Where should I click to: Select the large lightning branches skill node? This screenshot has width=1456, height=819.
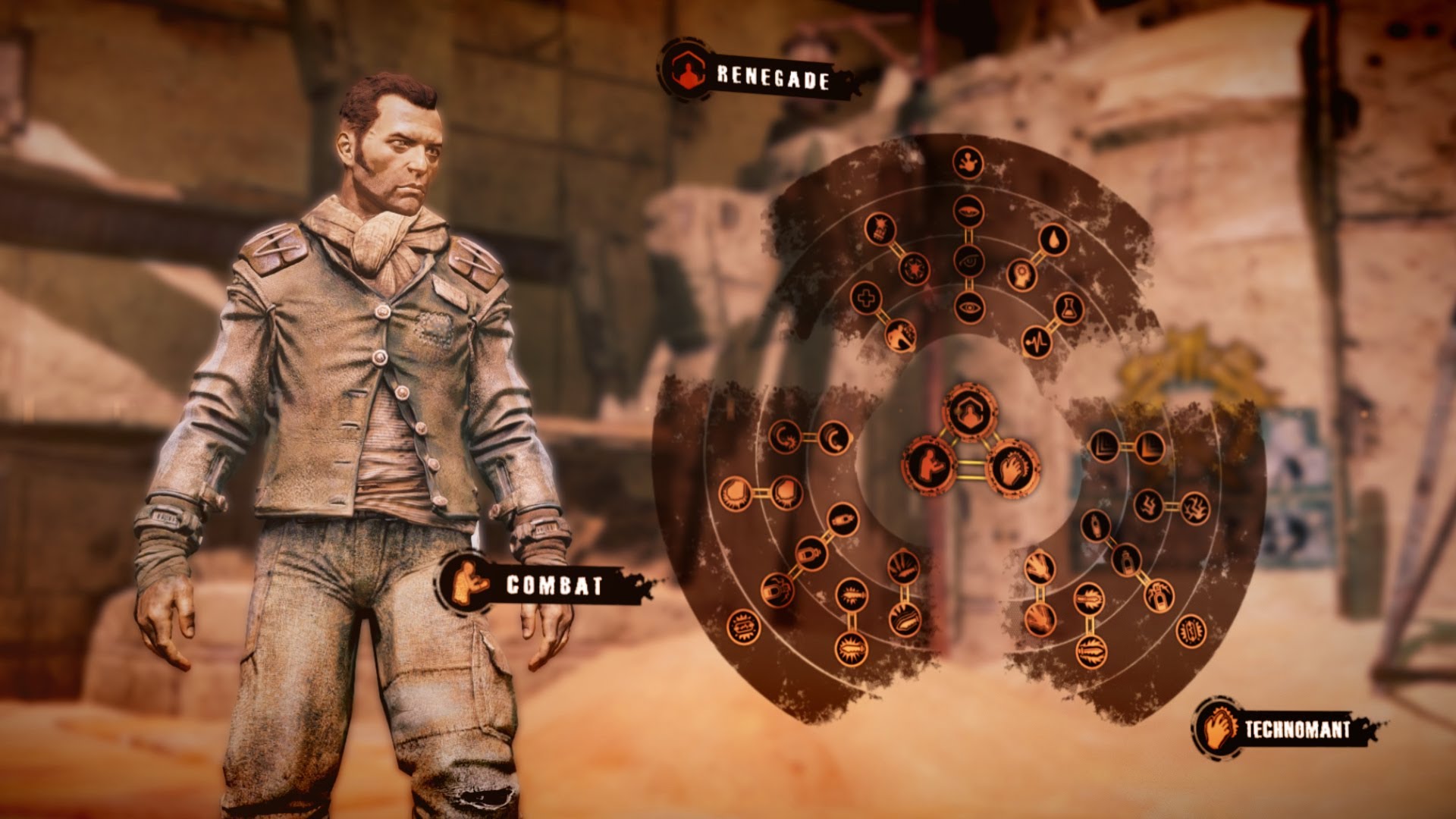[1194, 505]
